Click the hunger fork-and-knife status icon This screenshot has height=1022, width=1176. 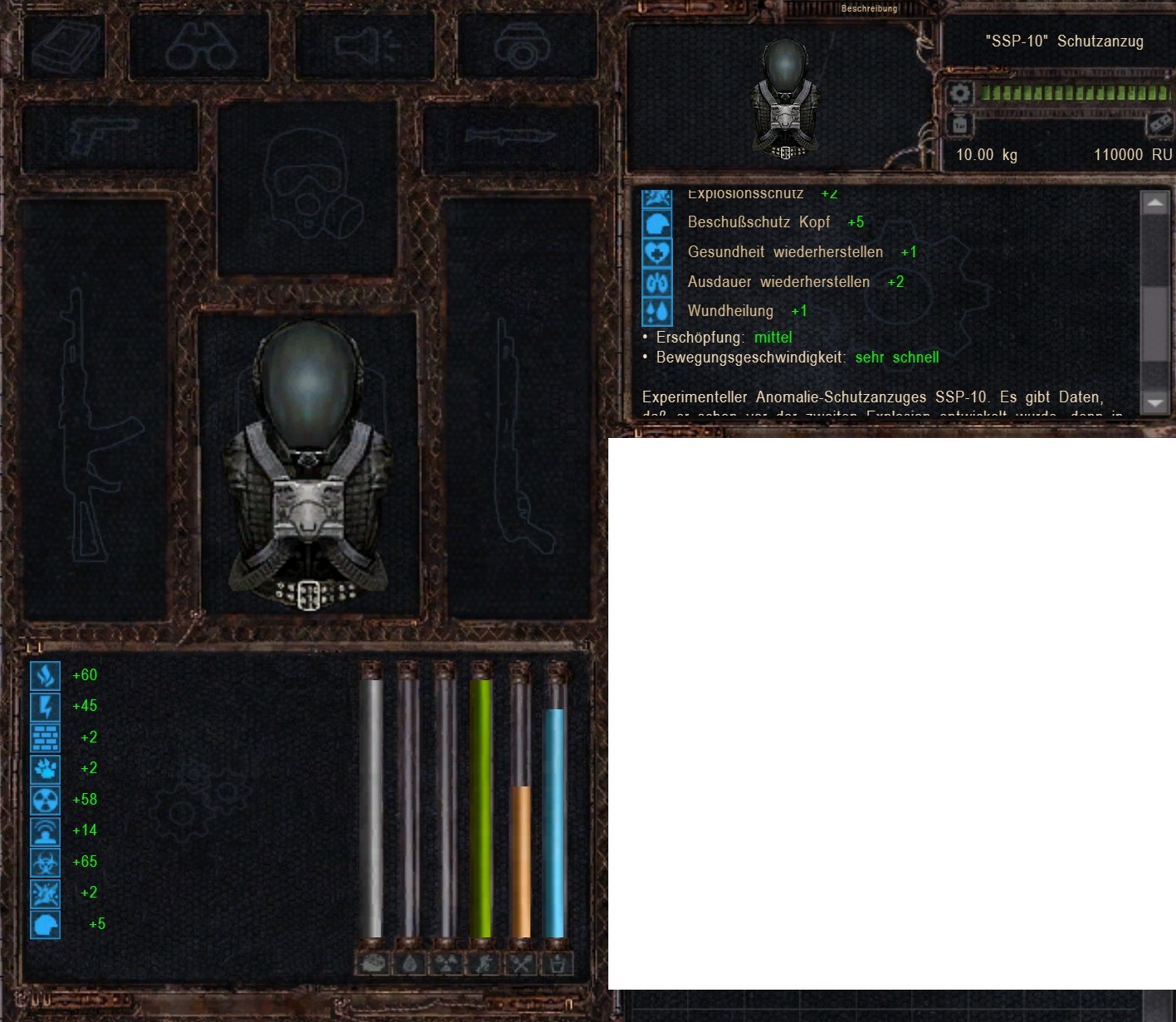coord(521,965)
